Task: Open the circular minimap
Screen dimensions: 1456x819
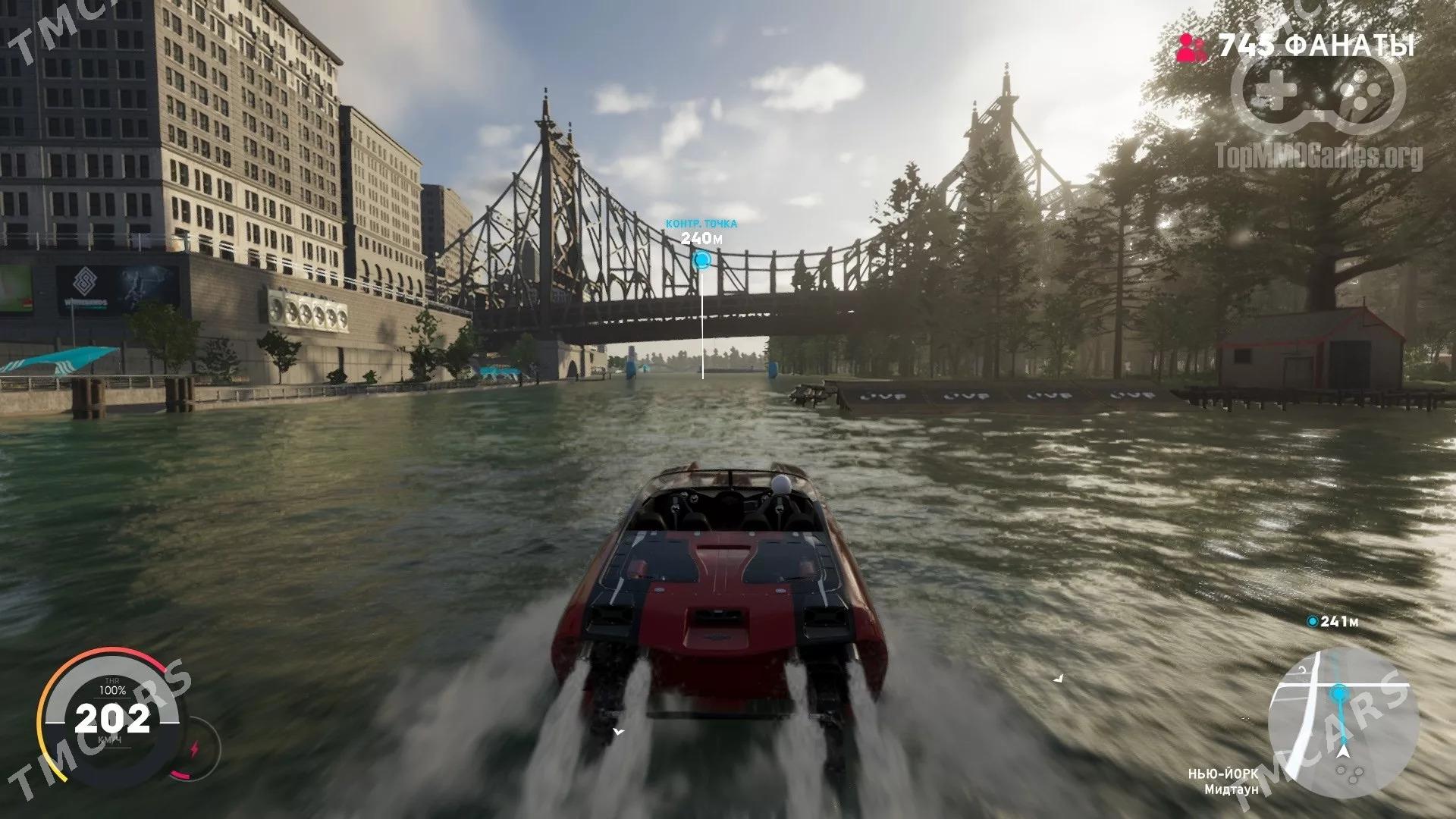Action: [1343, 722]
